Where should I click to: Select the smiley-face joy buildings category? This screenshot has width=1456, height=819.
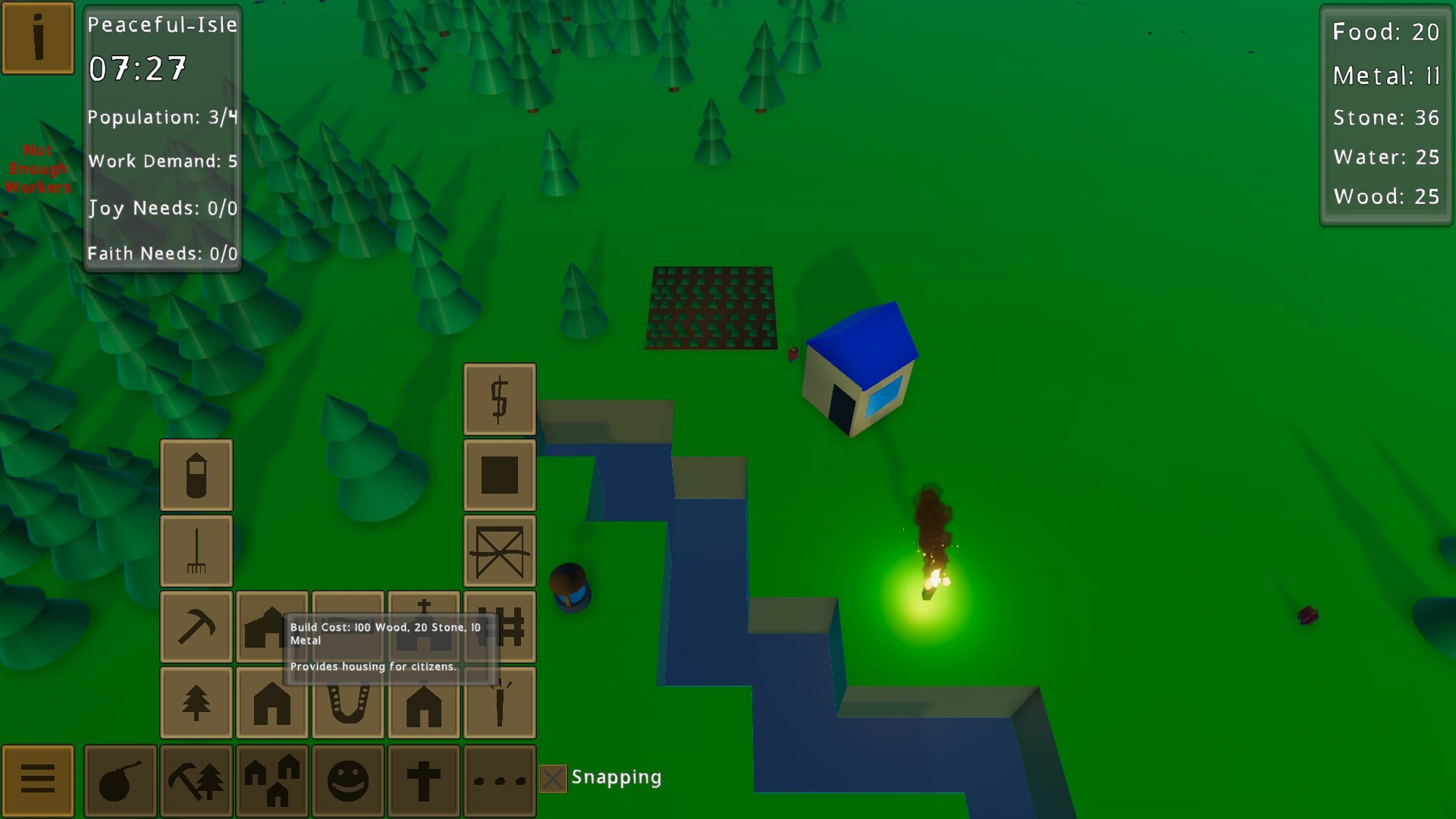point(348,780)
